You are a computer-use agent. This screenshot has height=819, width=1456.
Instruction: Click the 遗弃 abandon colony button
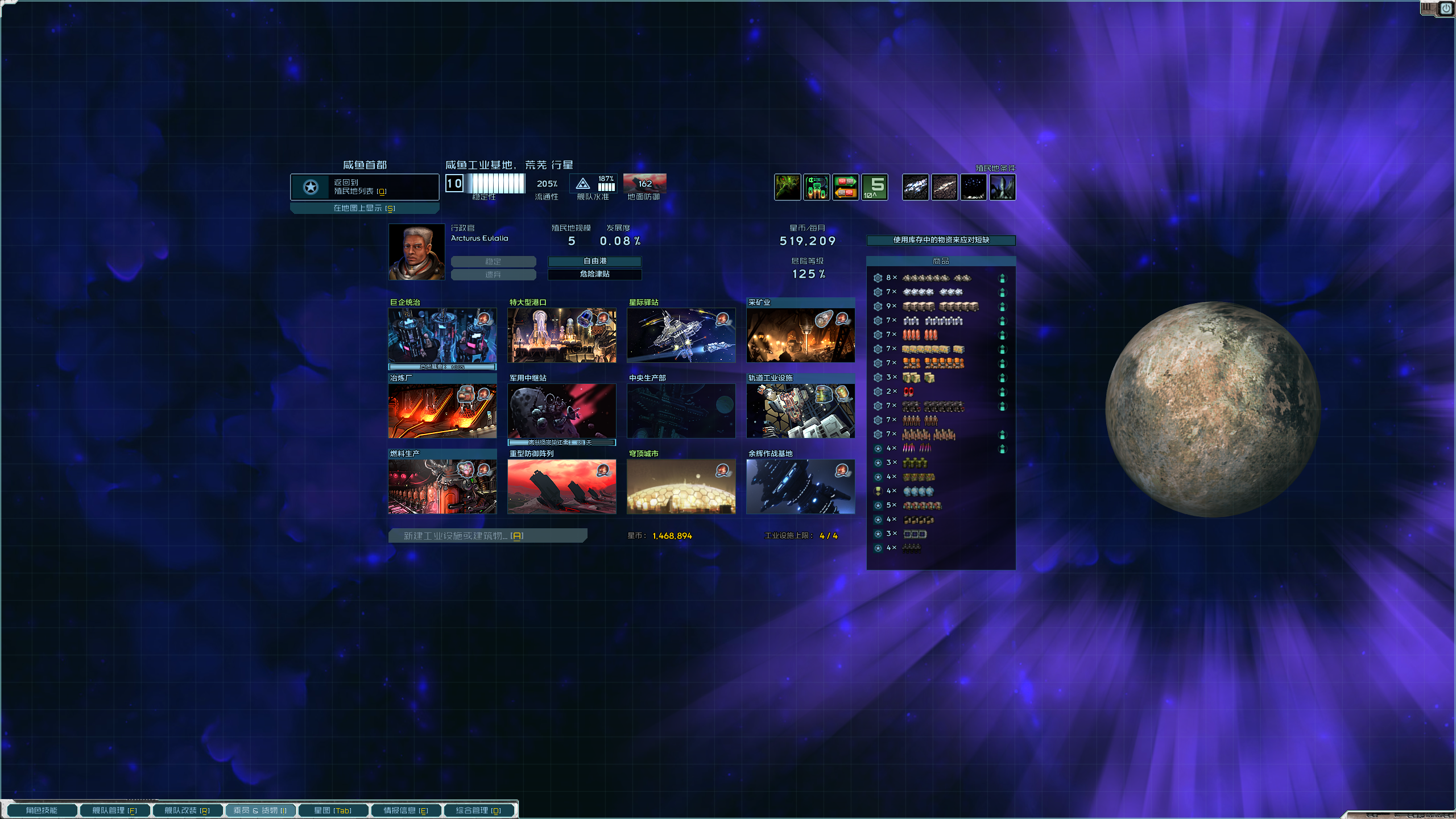tap(493, 275)
